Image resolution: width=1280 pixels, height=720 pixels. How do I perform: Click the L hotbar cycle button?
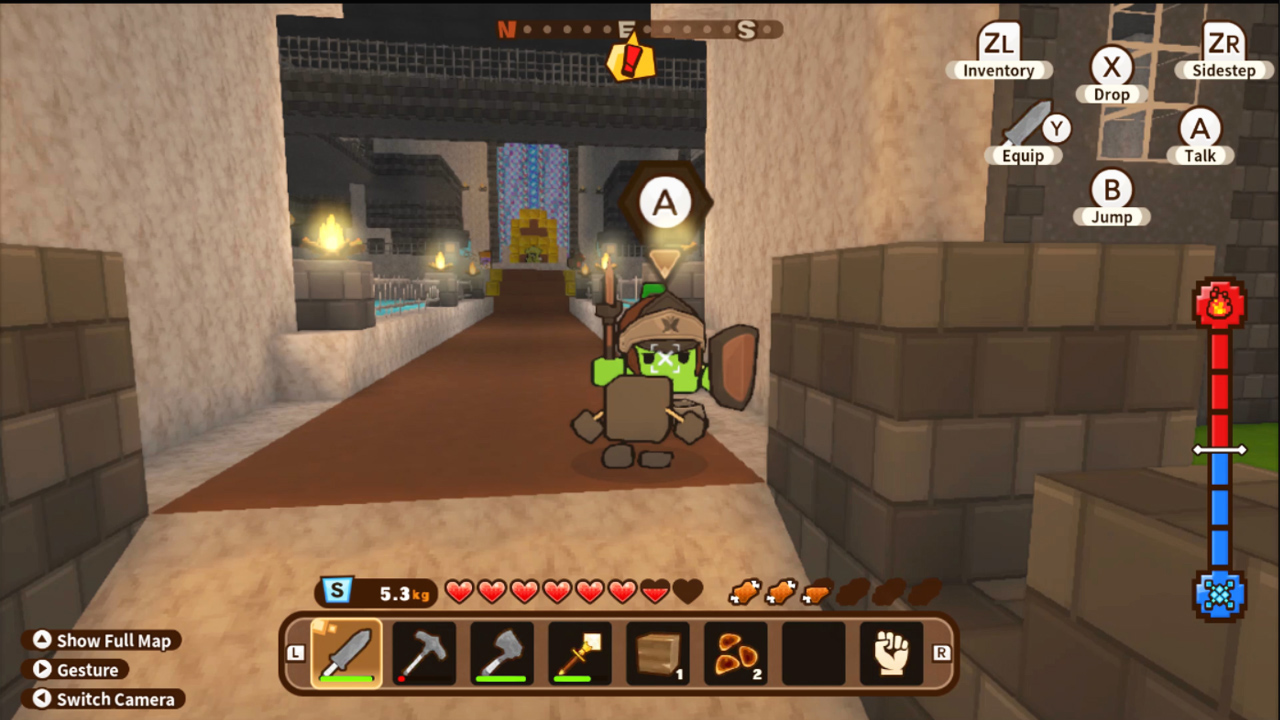click(x=295, y=652)
